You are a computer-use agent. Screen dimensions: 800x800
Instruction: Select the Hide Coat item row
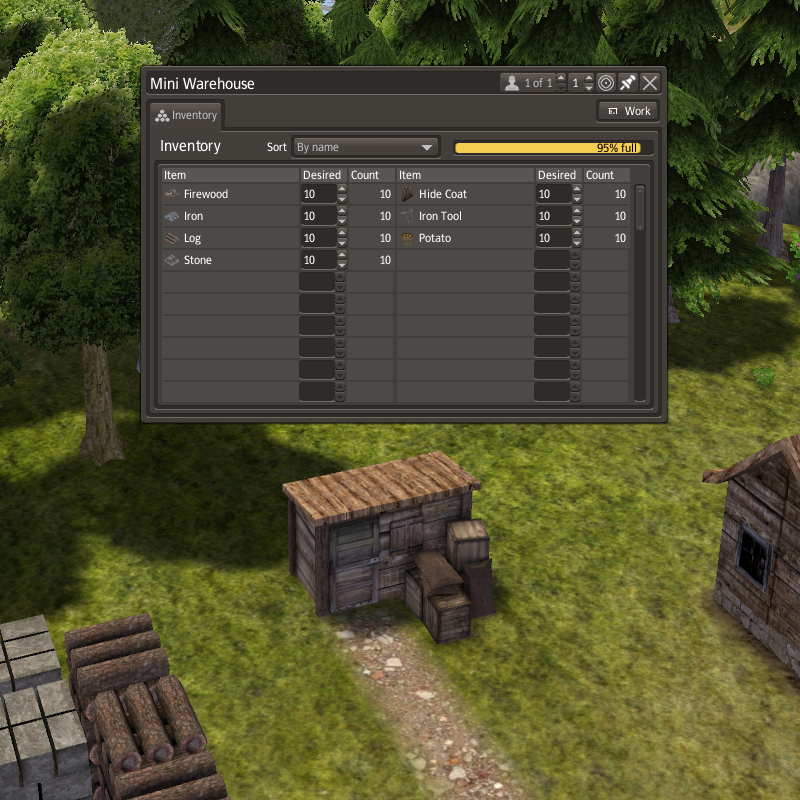(465, 194)
